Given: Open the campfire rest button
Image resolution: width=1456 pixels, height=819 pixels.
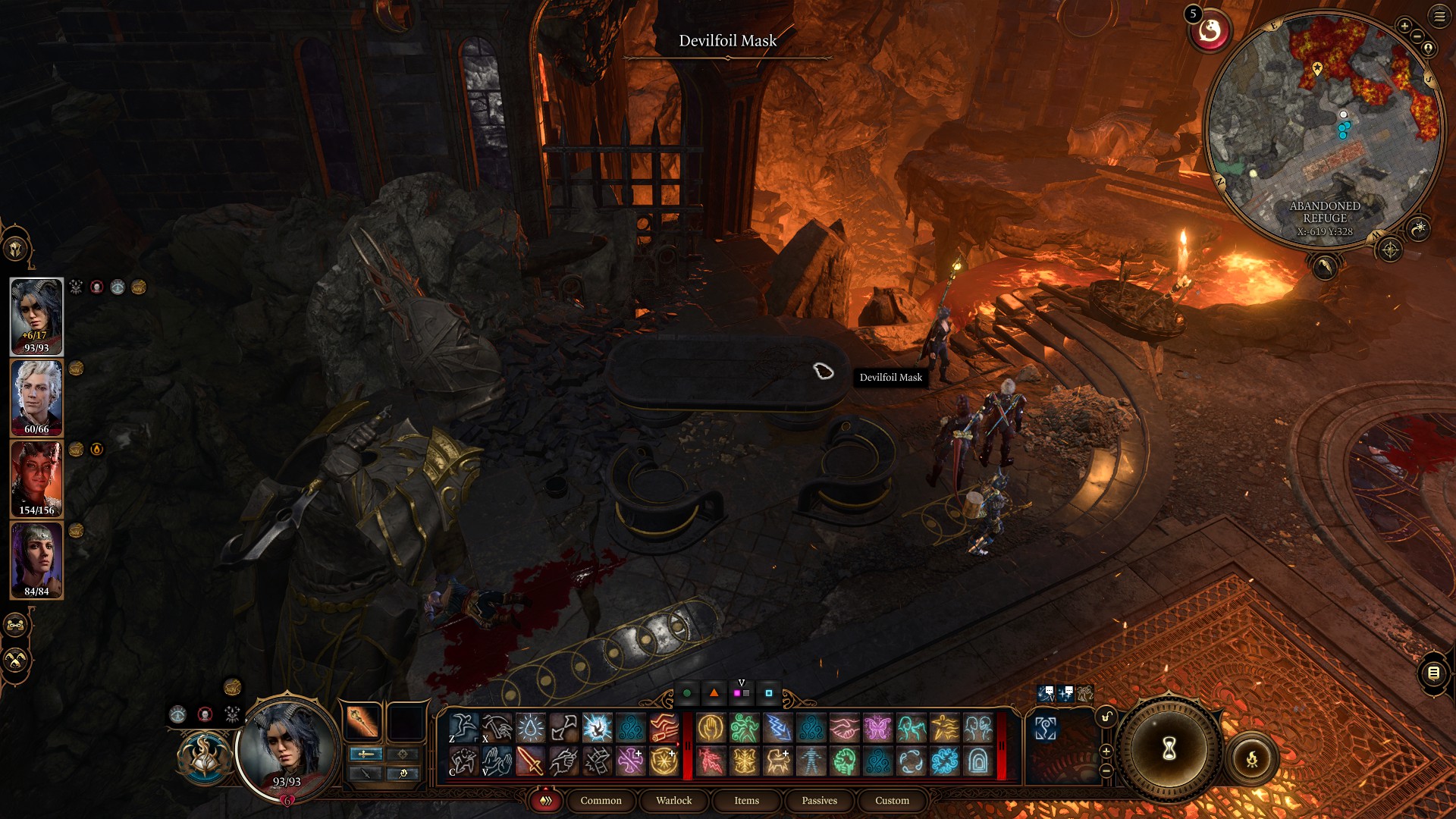Looking at the screenshot, I should (x=1251, y=758).
